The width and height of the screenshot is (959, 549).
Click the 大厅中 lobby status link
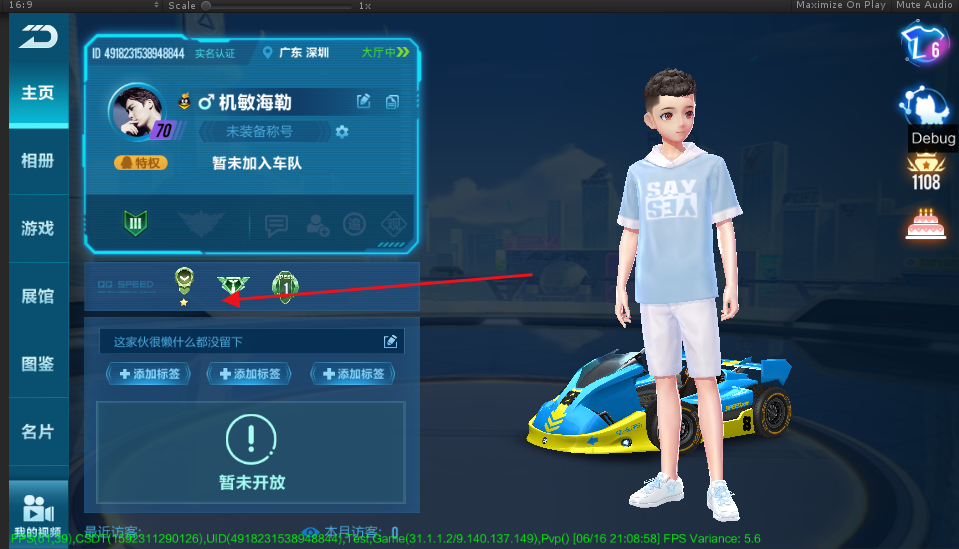[384, 52]
